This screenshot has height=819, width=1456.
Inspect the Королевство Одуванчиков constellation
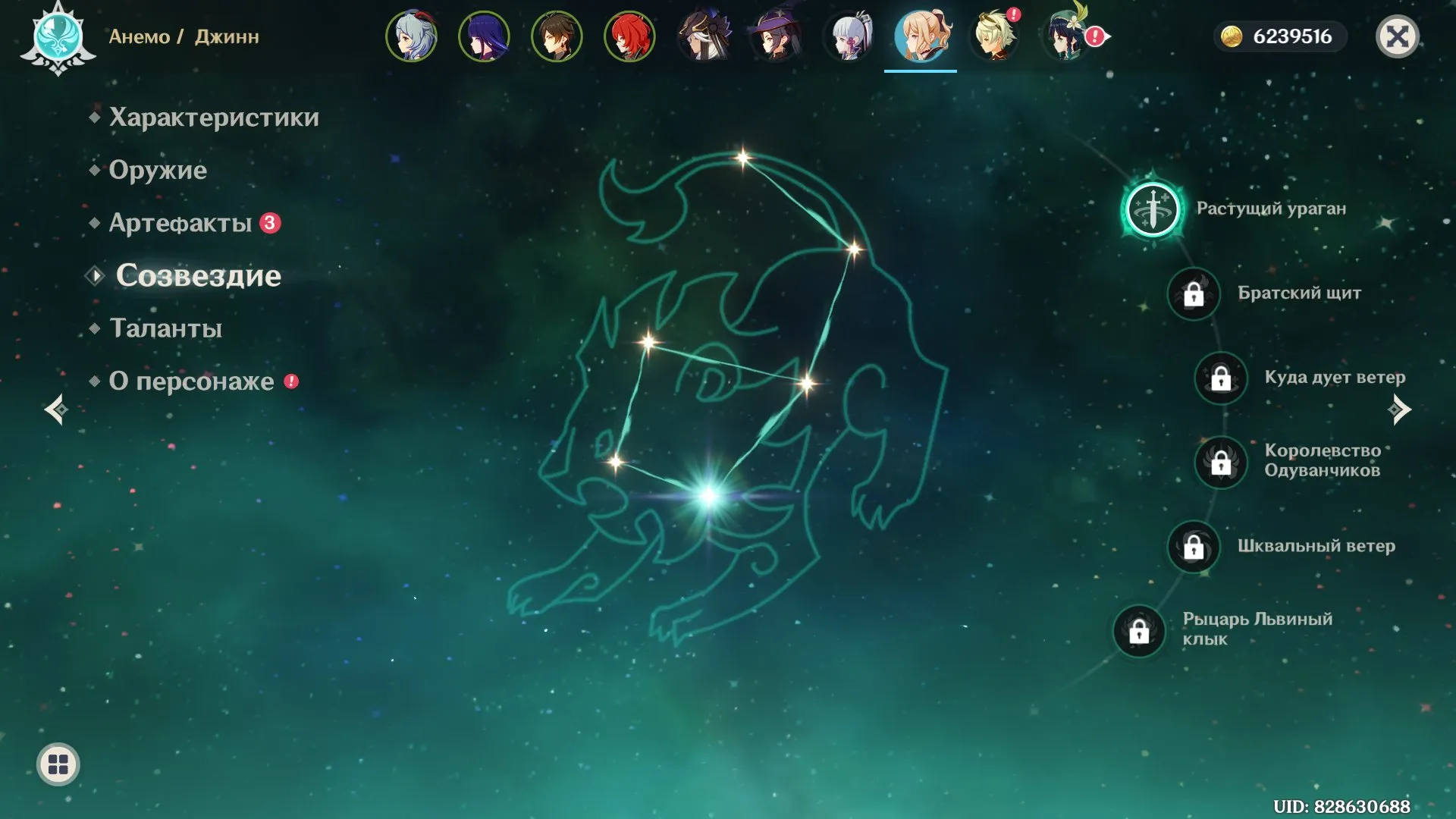[x=1219, y=463]
